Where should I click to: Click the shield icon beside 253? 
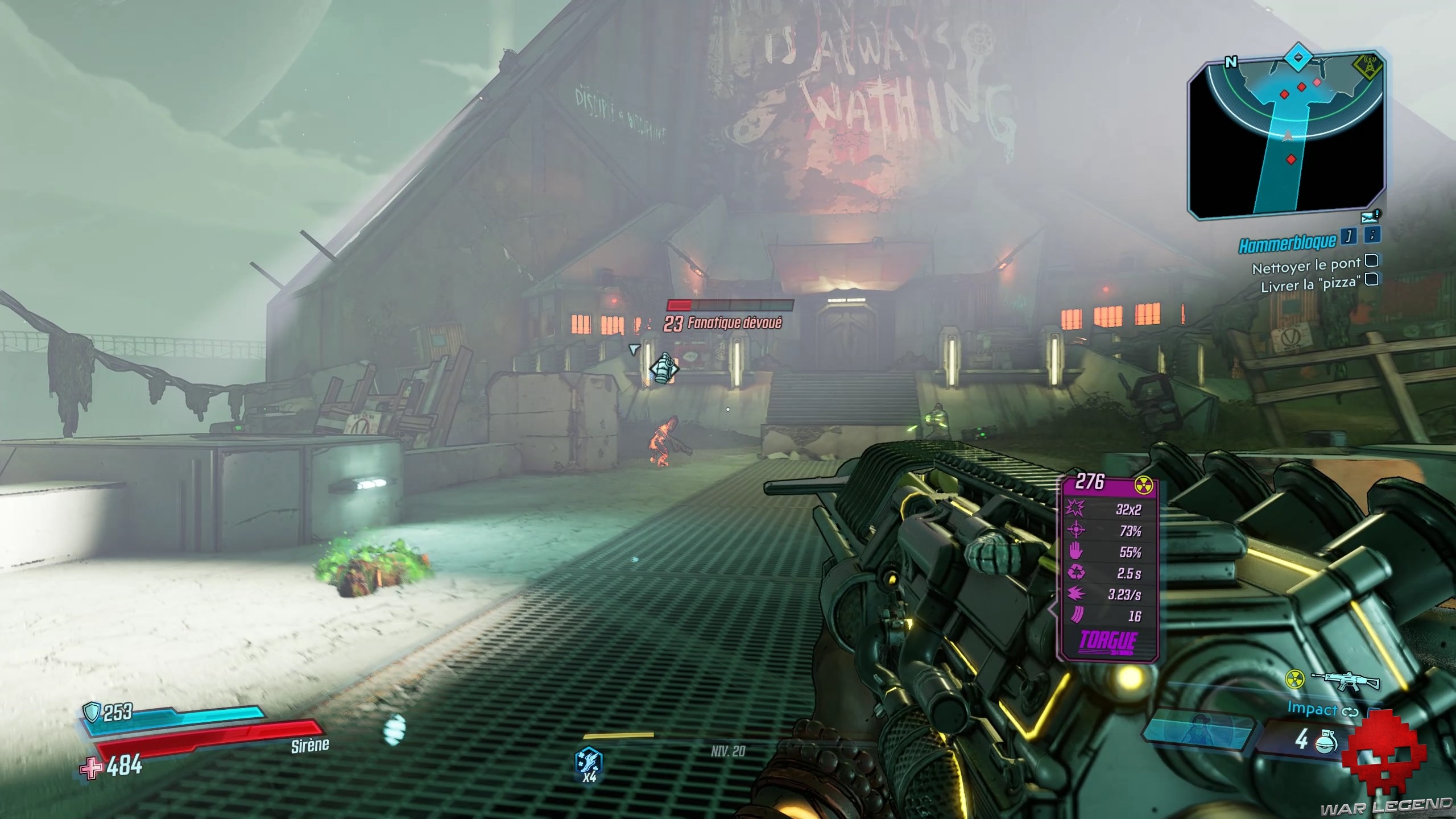(91, 711)
